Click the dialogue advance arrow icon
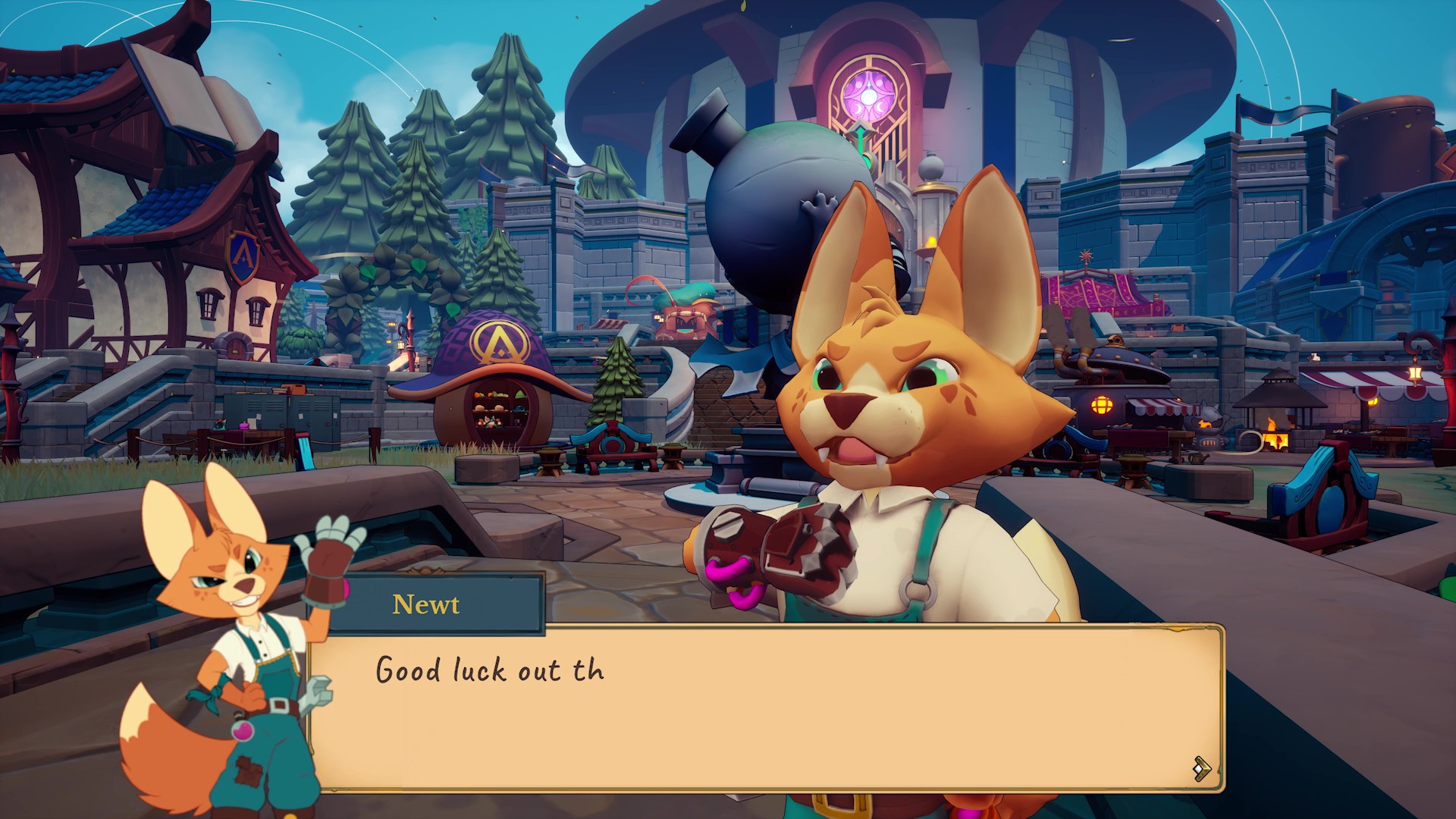 tap(1201, 768)
